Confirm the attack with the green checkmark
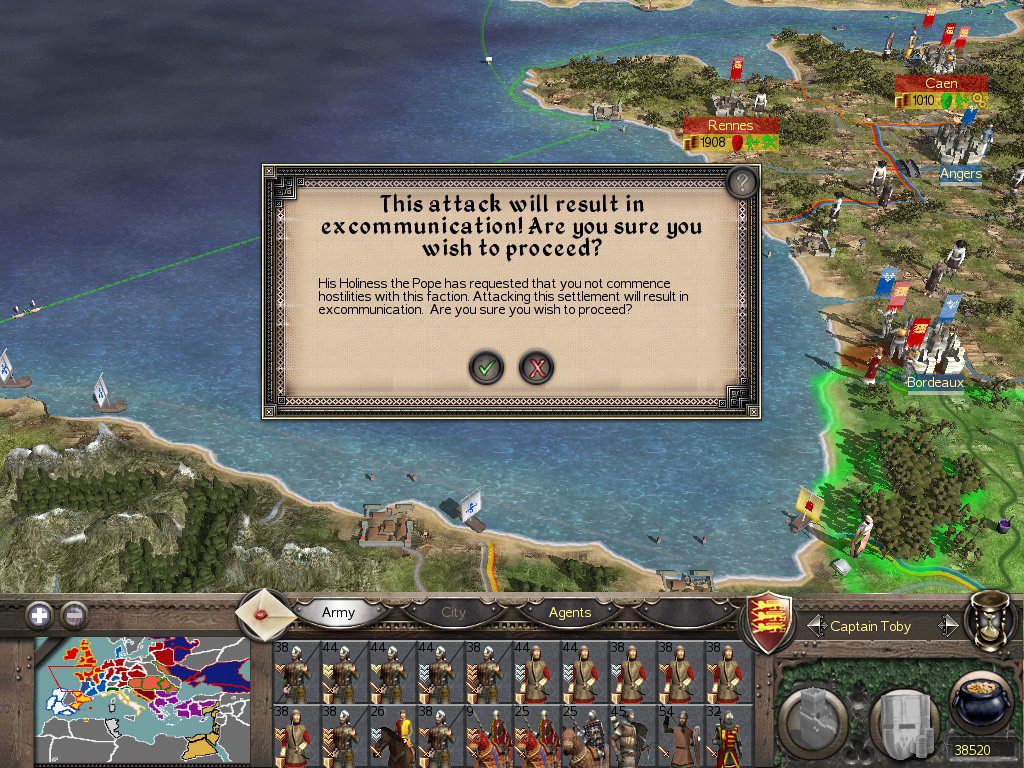Image resolution: width=1024 pixels, height=768 pixels. point(486,368)
